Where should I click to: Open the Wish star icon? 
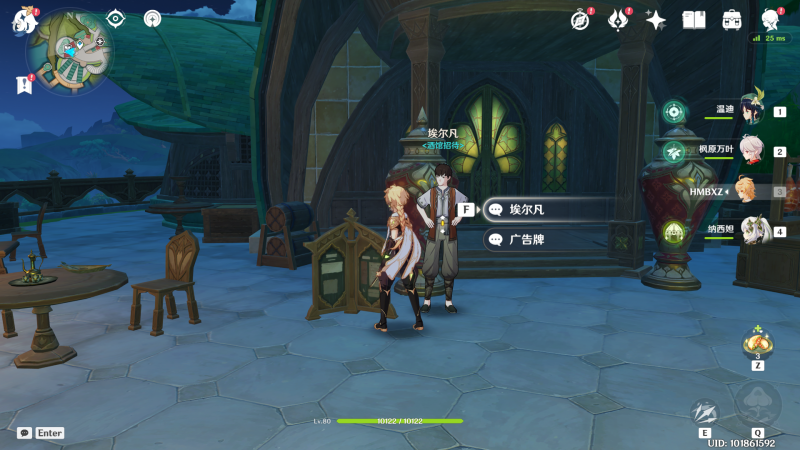656,20
